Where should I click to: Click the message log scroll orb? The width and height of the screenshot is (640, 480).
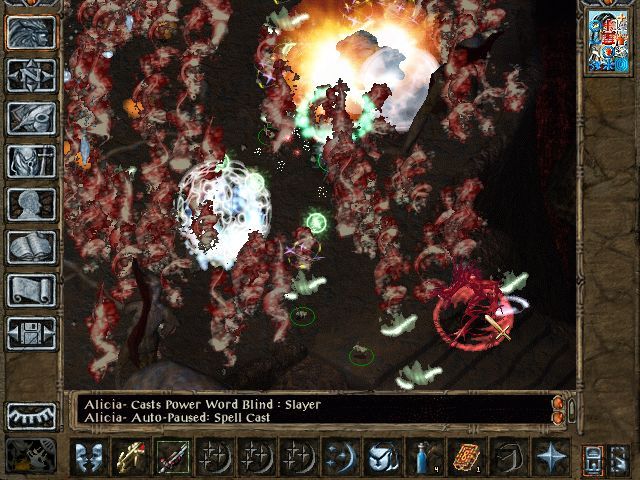(559, 408)
